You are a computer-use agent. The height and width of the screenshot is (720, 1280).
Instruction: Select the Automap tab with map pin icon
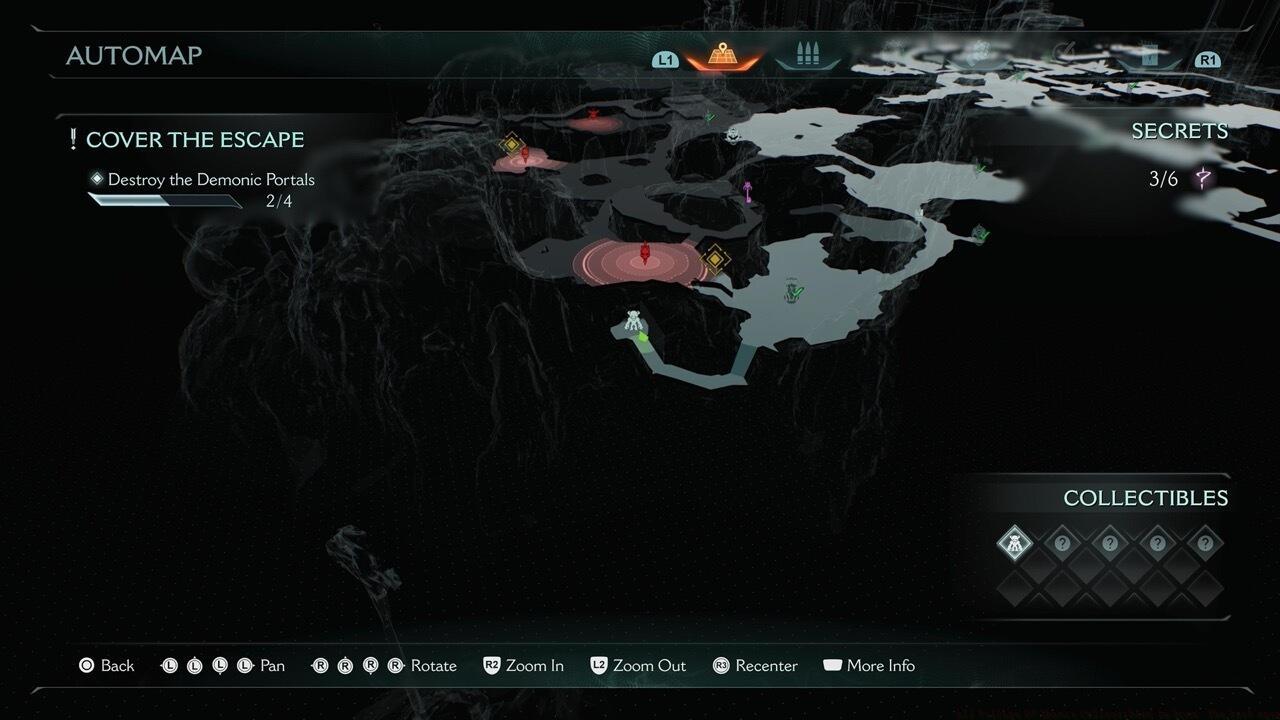723,56
